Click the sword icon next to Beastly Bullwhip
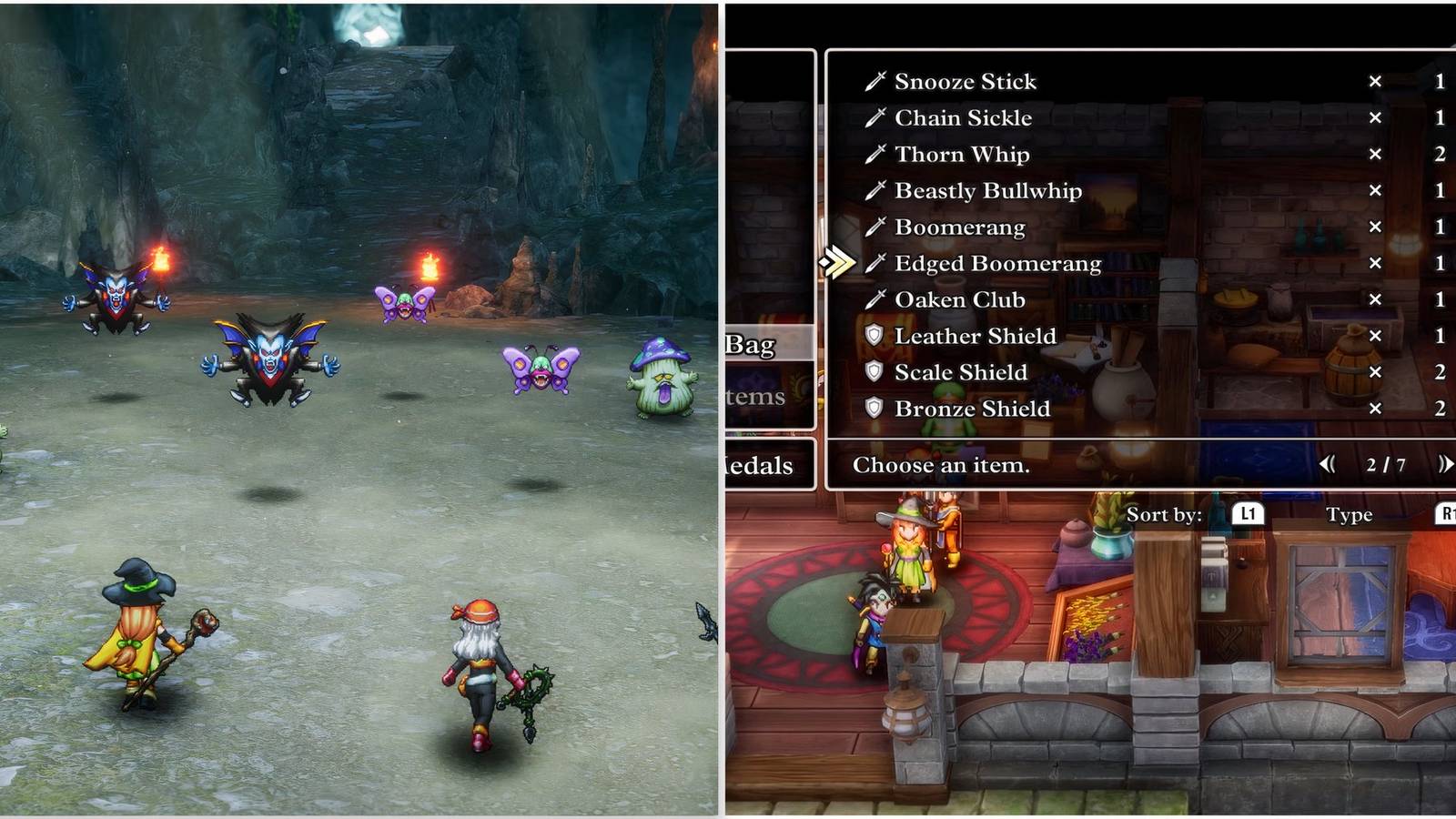This screenshot has width=1456, height=819. pyautogui.click(x=873, y=190)
